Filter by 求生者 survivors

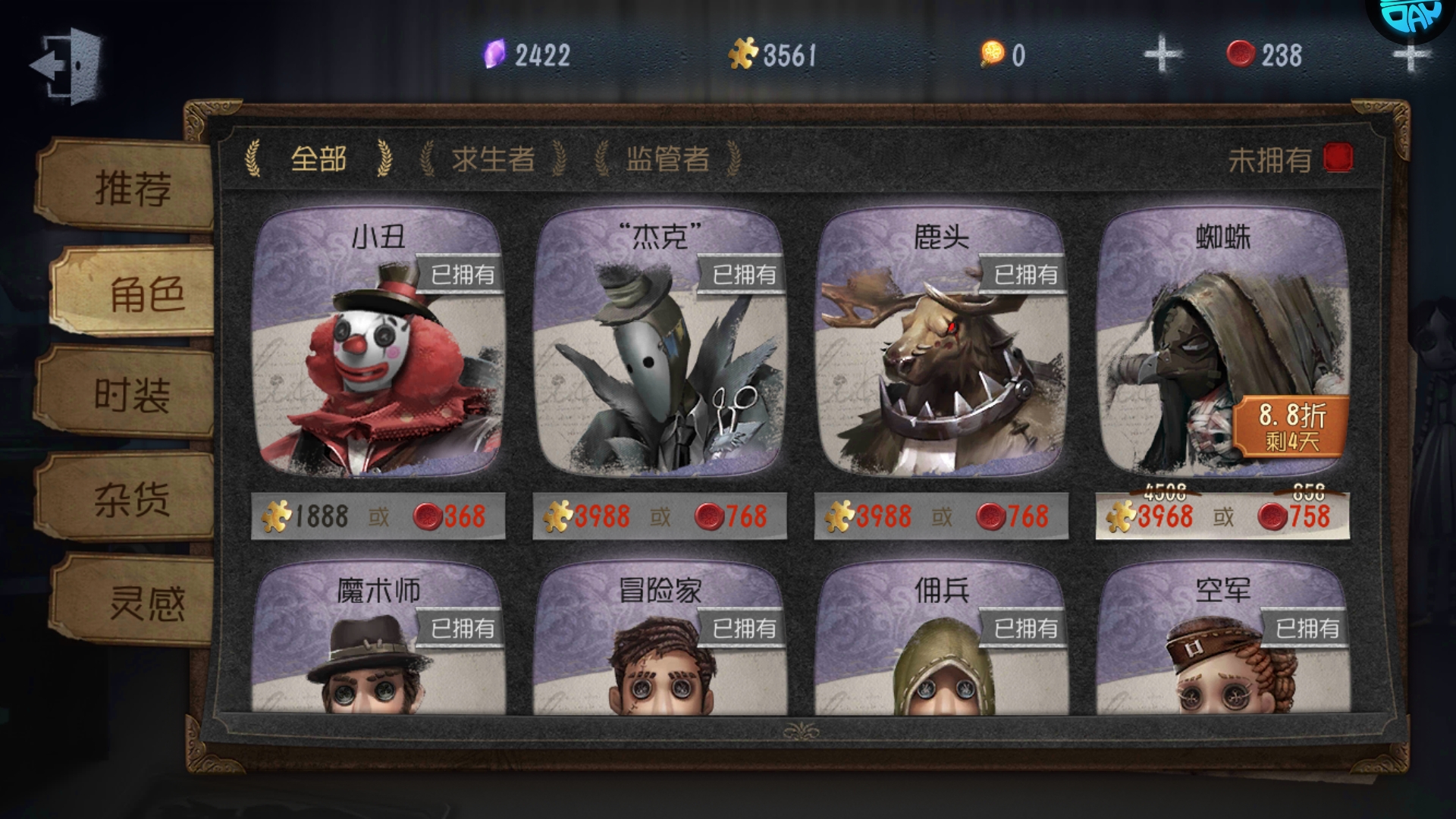[x=493, y=159]
